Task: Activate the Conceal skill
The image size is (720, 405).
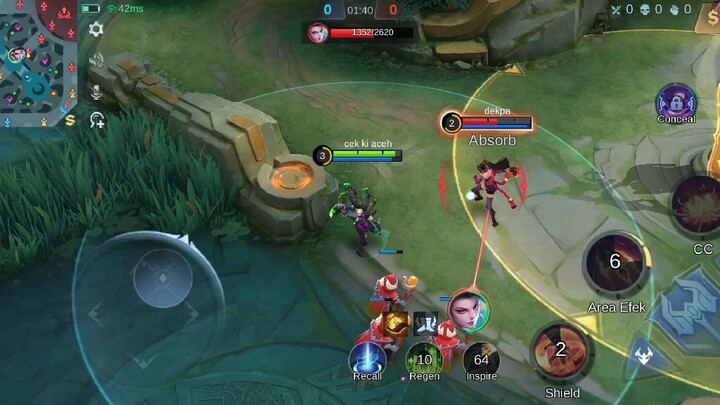Action: click(676, 102)
